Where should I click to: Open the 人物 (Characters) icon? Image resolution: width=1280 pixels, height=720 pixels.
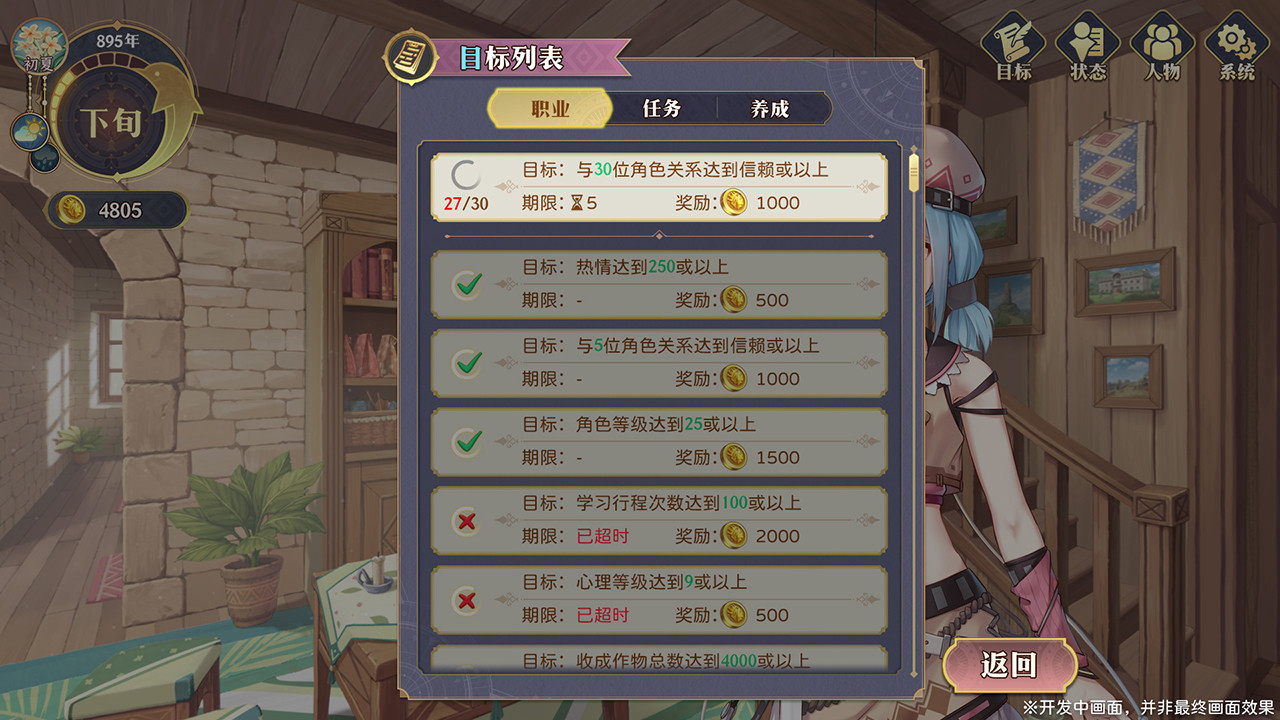click(1161, 42)
